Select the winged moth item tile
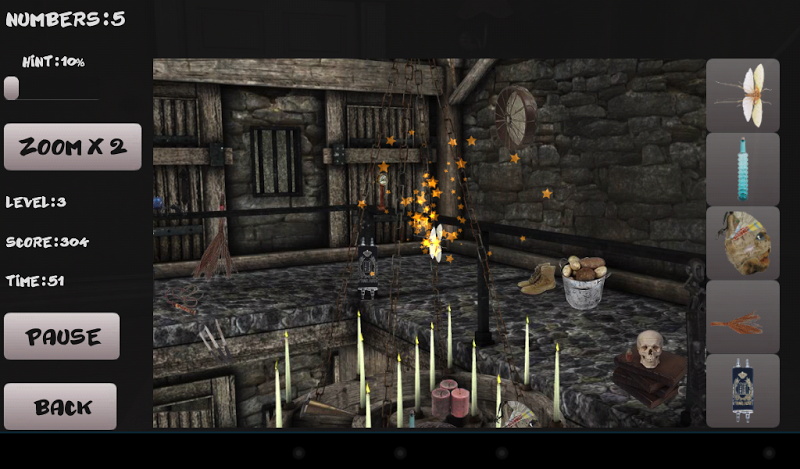800x469 pixels. pos(743,95)
